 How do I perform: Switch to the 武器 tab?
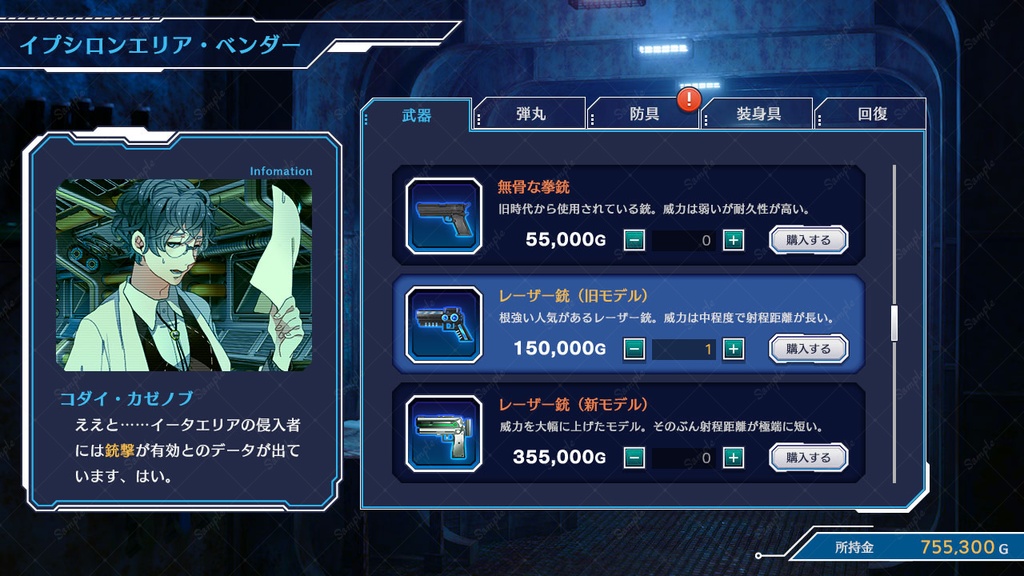pyautogui.click(x=416, y=115)
